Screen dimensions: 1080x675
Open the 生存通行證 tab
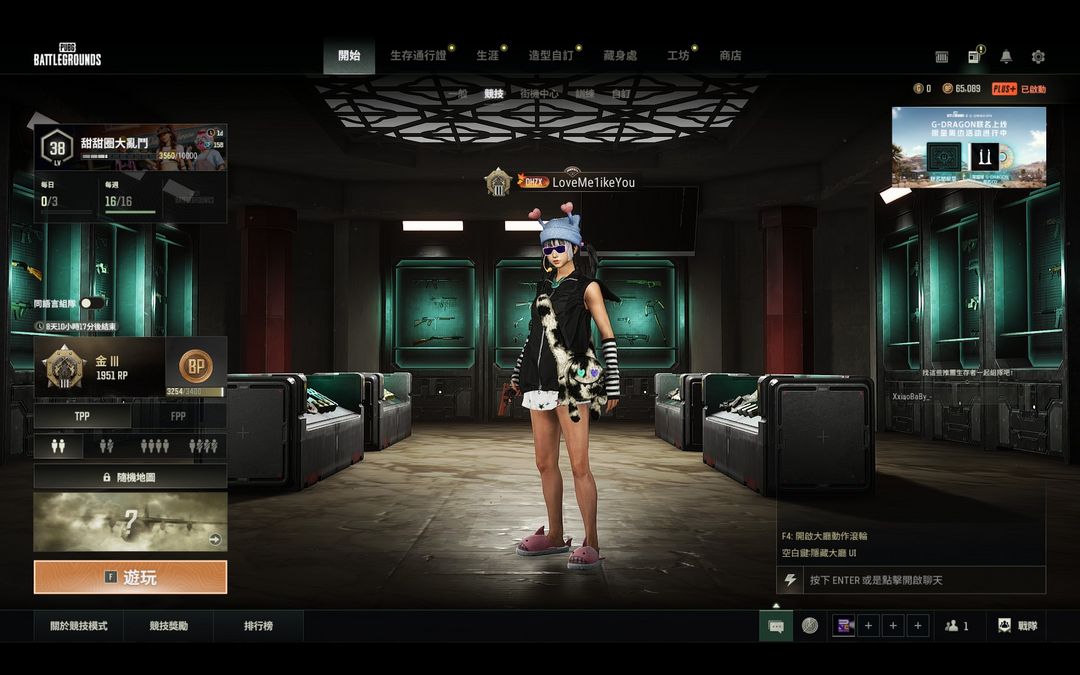[x=418, y=56]
